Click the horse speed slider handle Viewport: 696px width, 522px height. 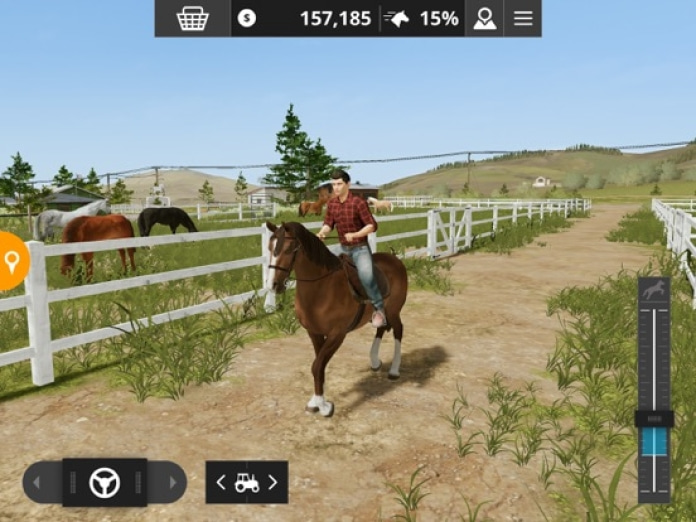(x=654, y=418)
